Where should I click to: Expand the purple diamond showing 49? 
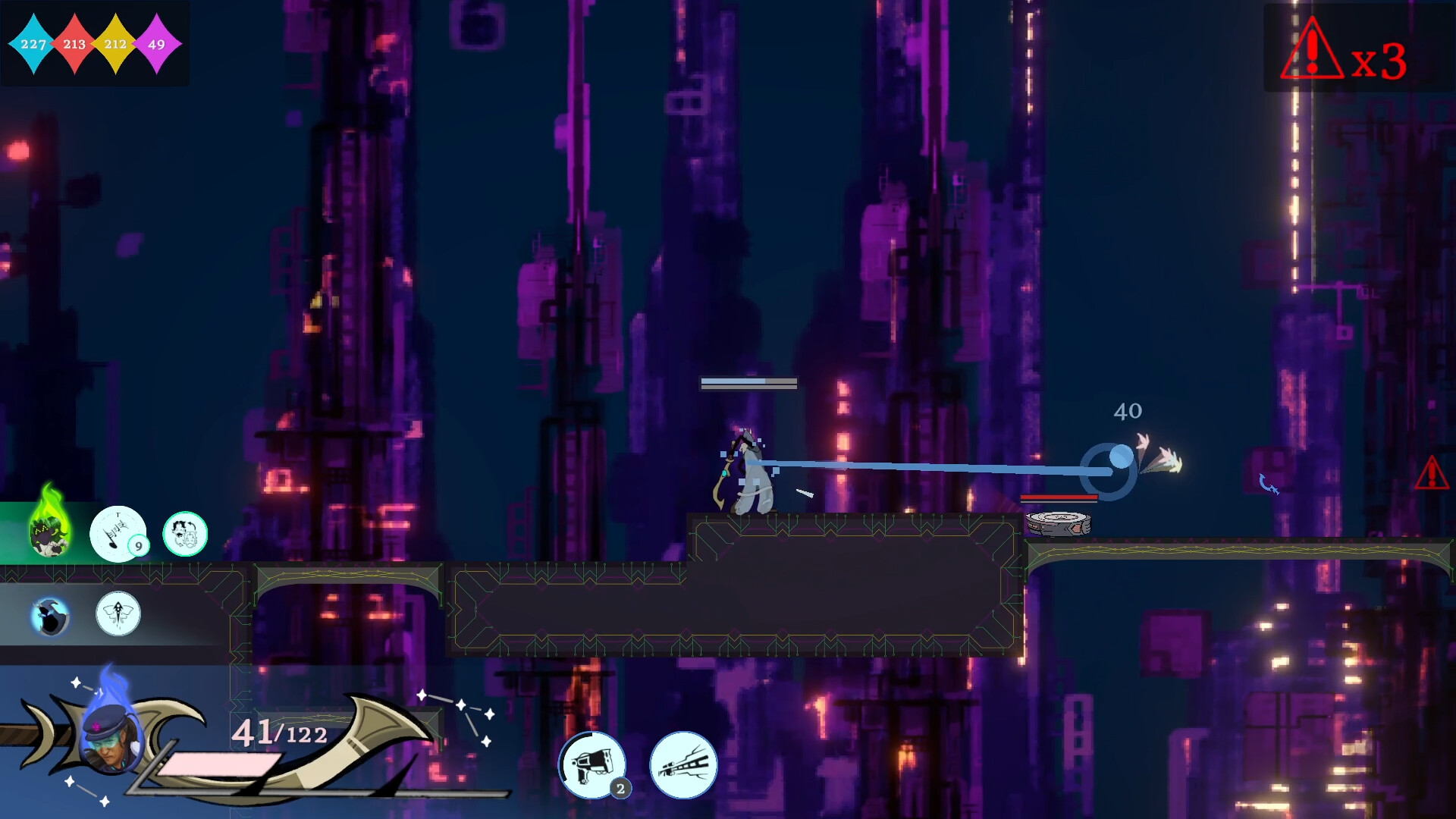coord(155,45)
